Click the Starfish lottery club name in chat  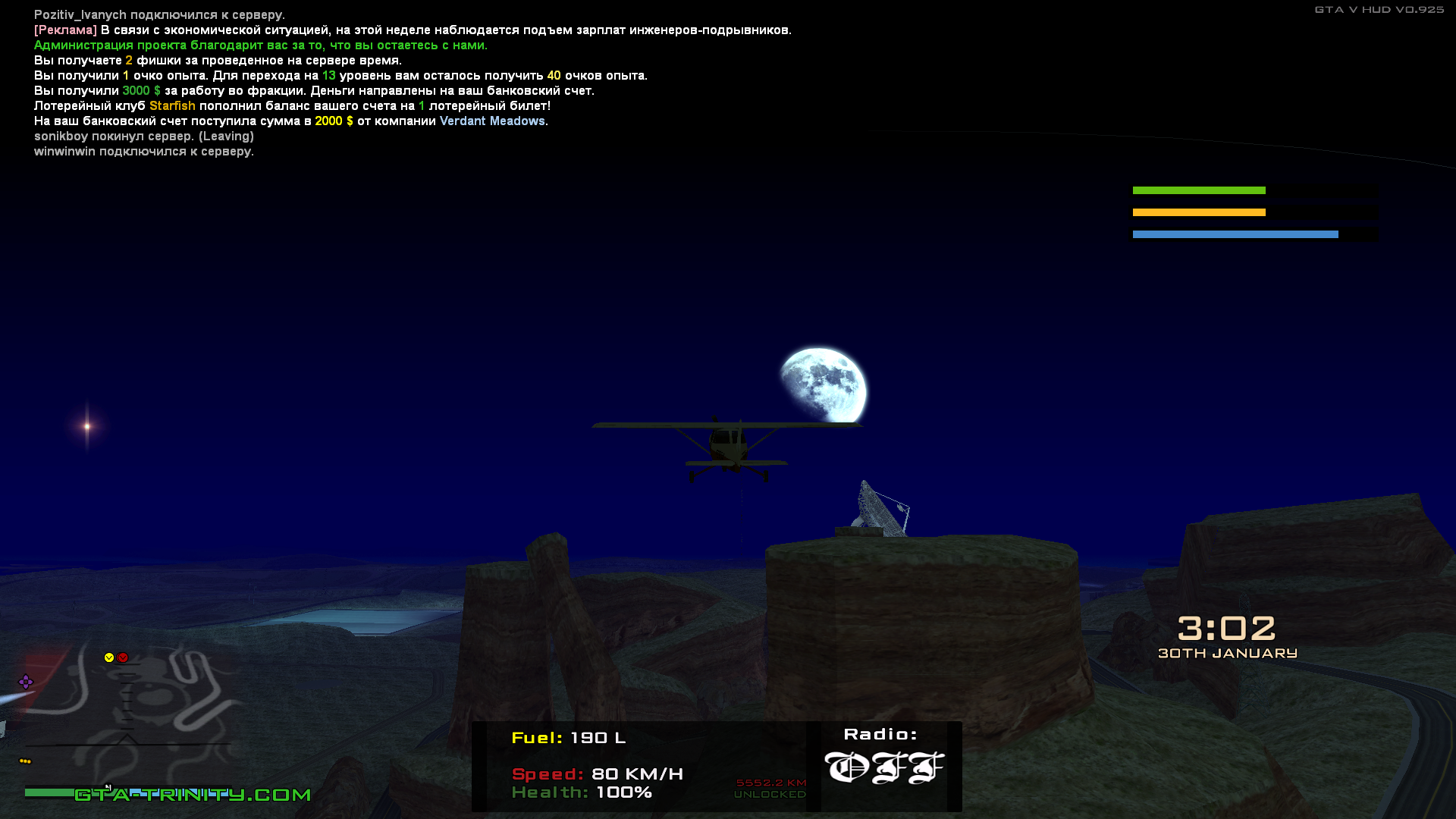[x=172, y=106]
